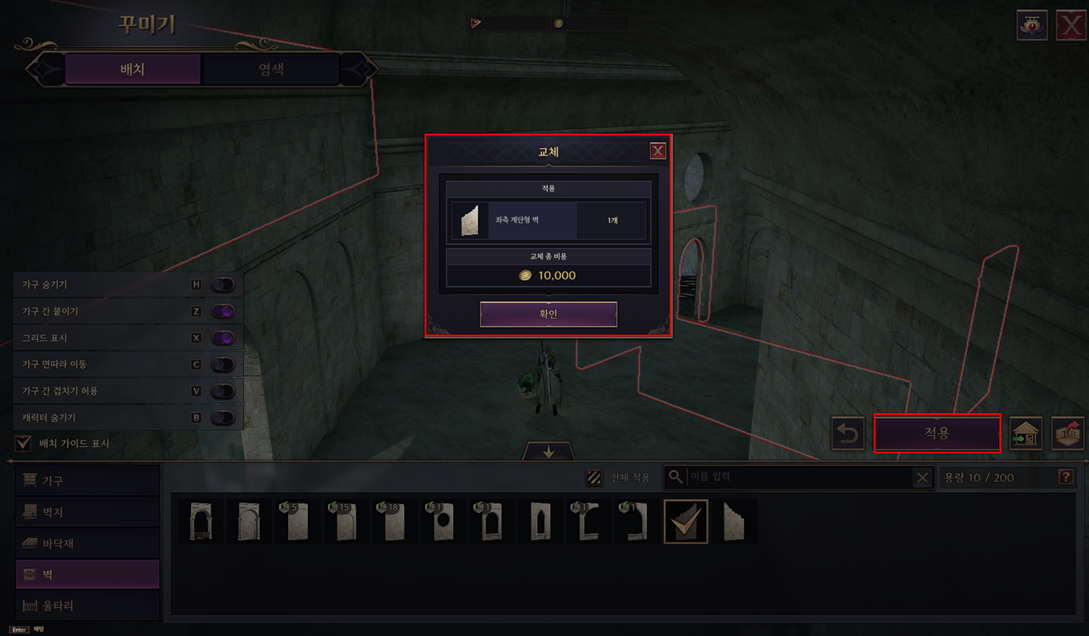Viewport: 1089px width, 636px height.
Task: Turn off 가구 간 붙이기 toggle
Action: (222, 311)
